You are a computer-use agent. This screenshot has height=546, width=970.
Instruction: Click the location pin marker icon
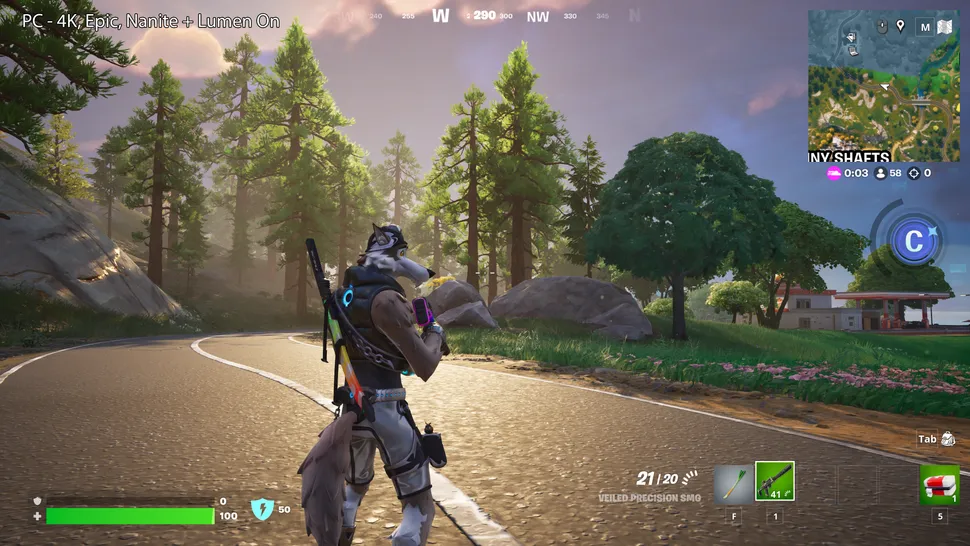click(900, 25)
